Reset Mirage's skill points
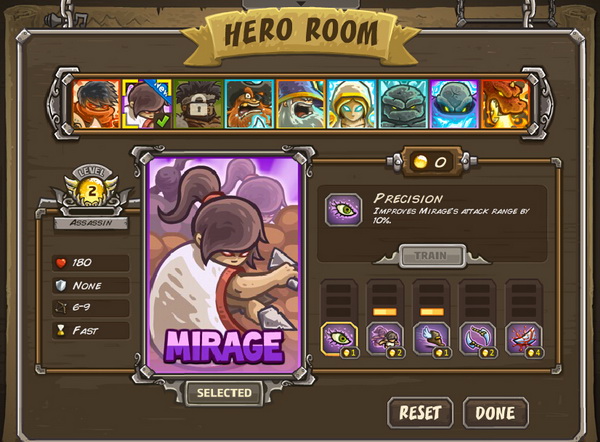 click(420, 412)
